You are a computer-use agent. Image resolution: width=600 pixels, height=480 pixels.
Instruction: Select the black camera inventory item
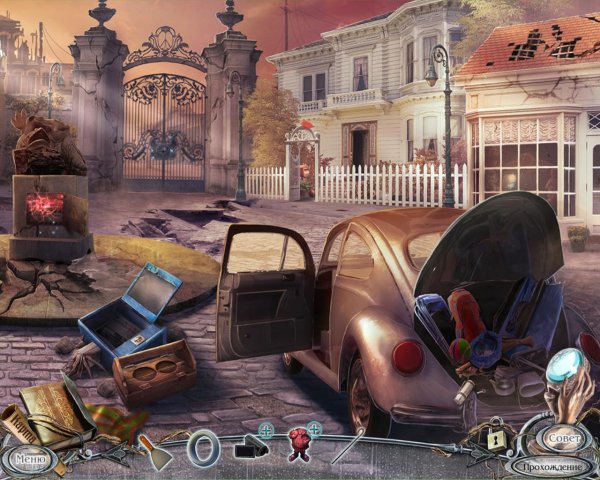tap(249, 448)
